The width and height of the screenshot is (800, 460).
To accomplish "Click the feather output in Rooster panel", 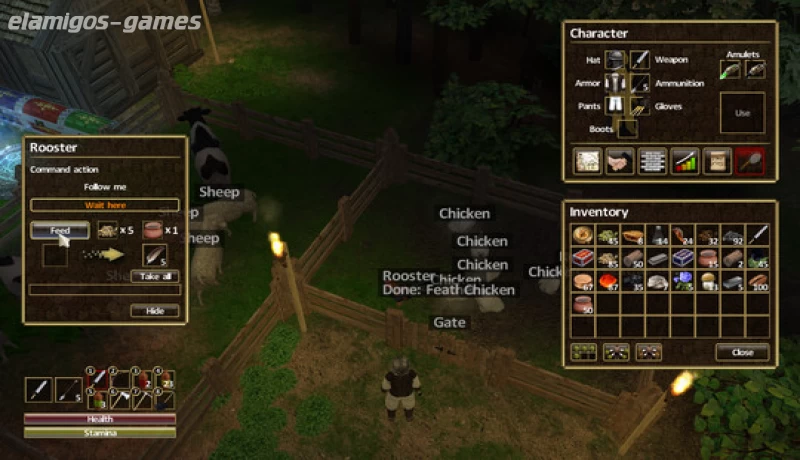I will (155, 254).
